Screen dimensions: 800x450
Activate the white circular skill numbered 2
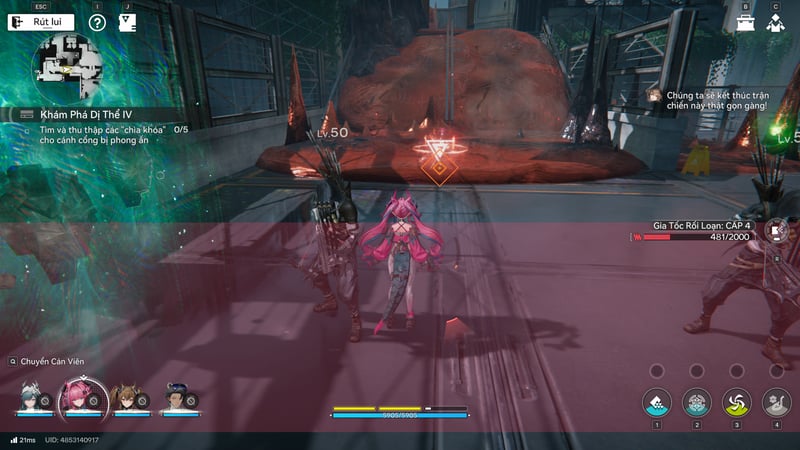coord(697,402)
